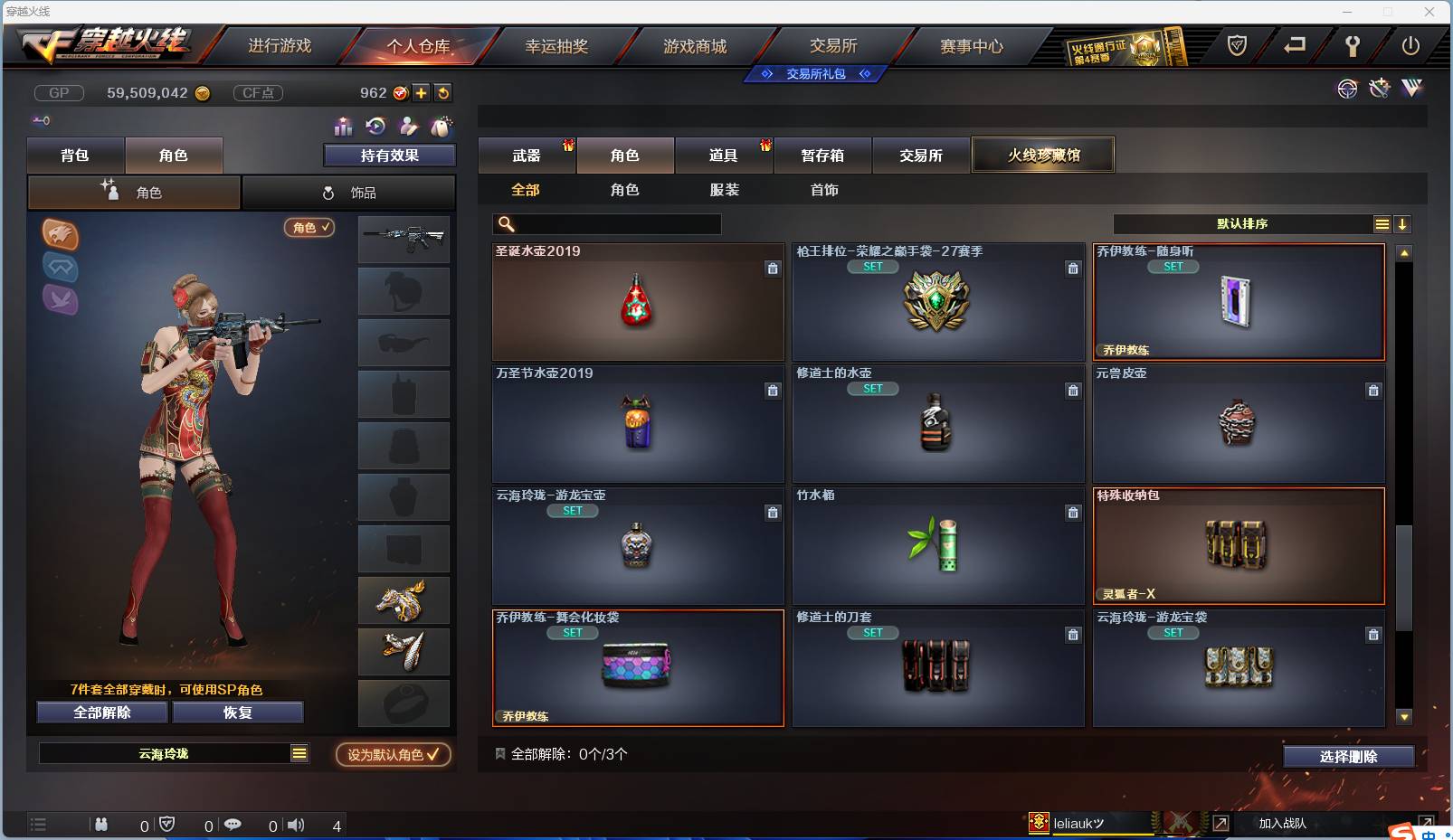Click the wrench repair icon near top right
The image size is (1453, 840).
pos(1379,89)
